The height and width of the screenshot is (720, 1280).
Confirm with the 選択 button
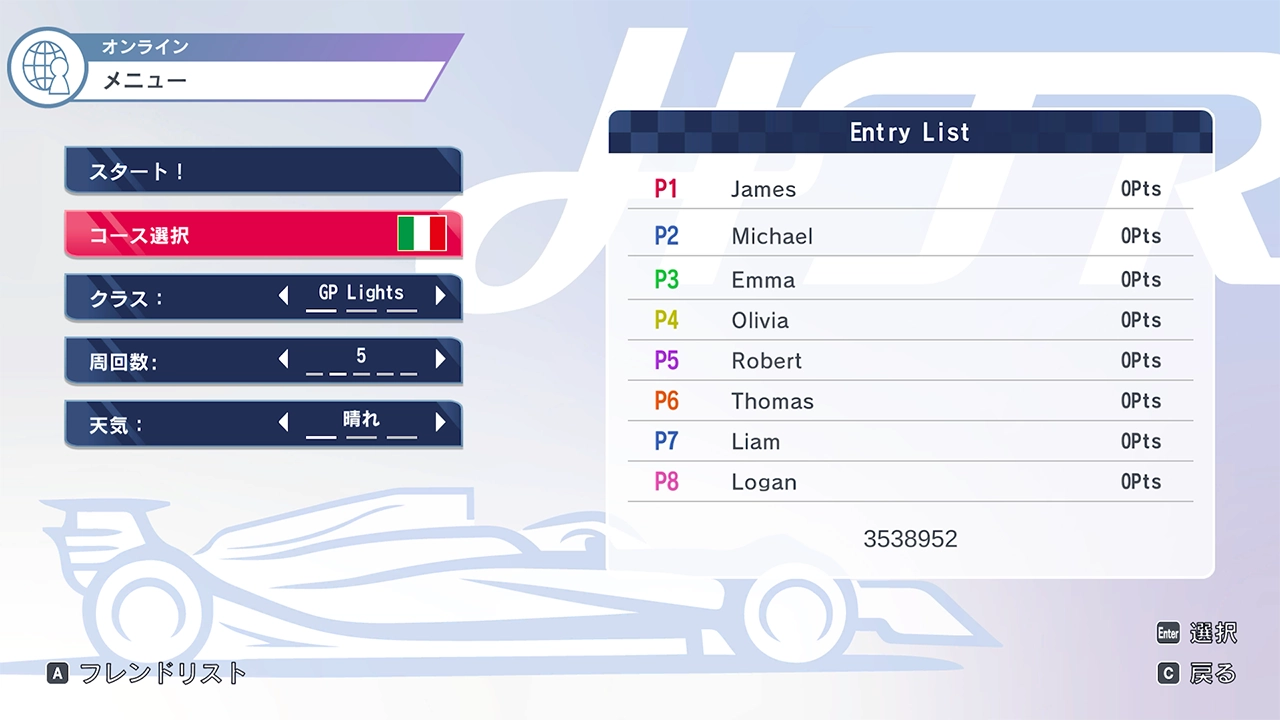1197,633
